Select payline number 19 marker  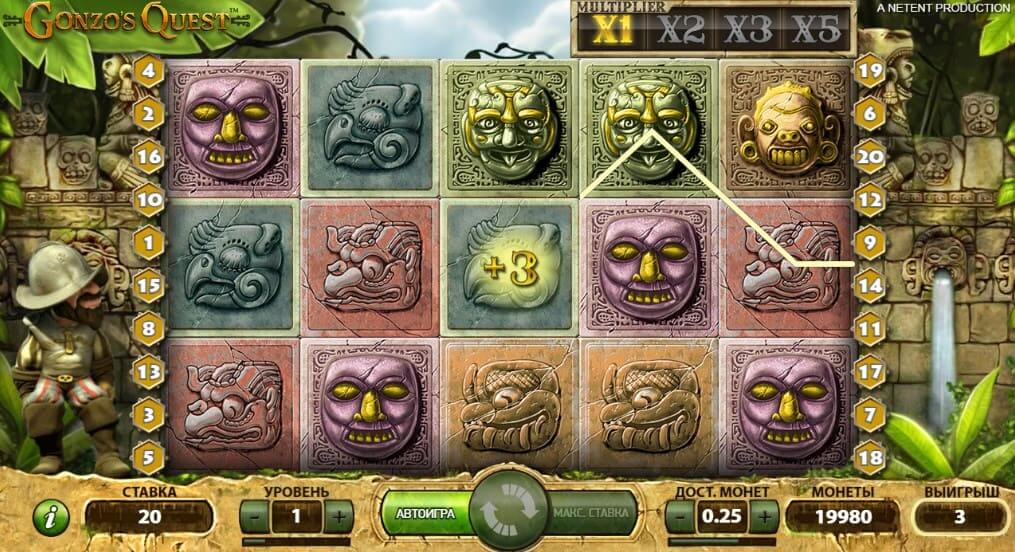coord(868,71)
